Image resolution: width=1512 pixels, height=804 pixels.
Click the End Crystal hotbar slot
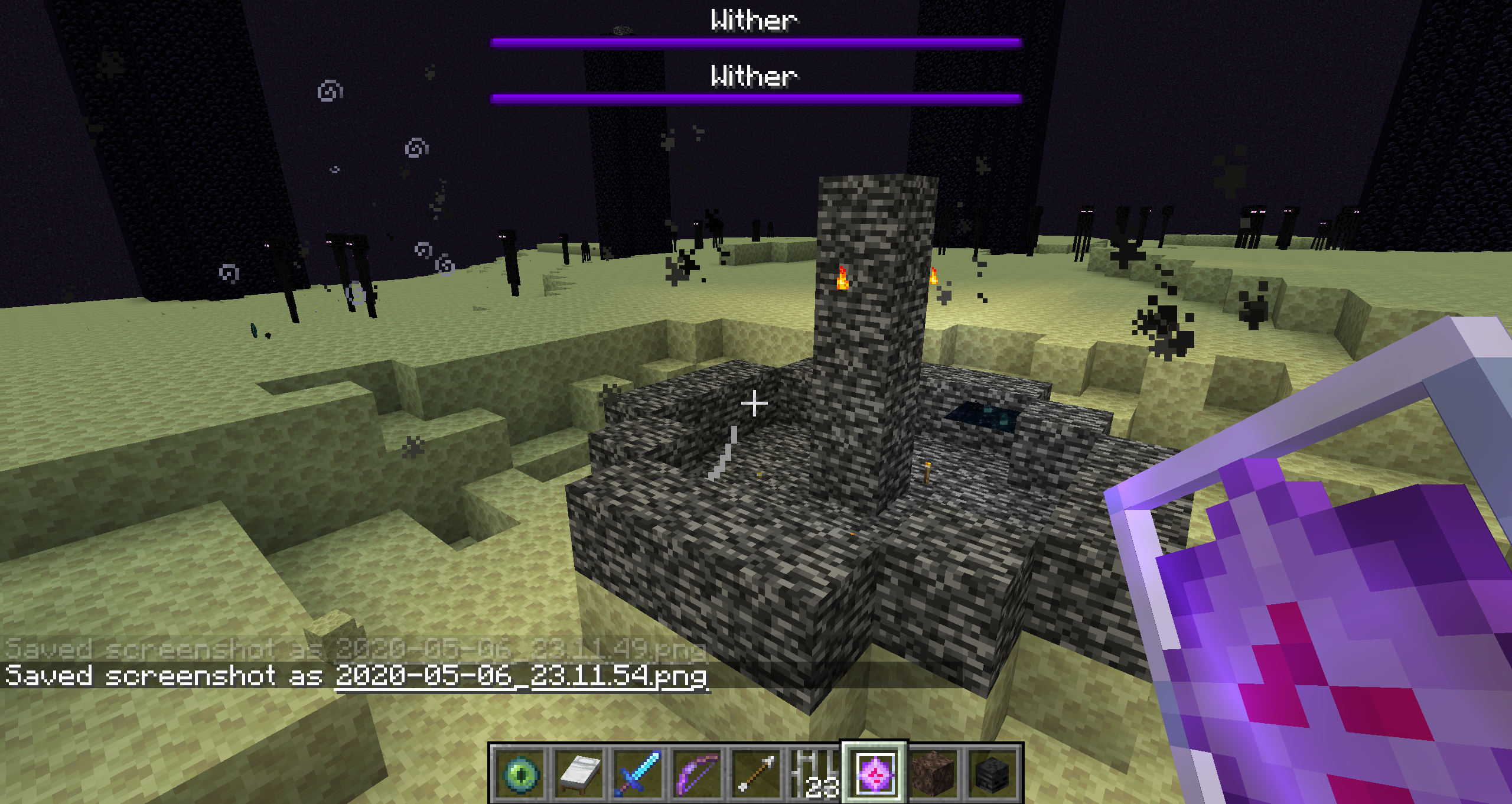pyautogui.click(x=875, y=773)
